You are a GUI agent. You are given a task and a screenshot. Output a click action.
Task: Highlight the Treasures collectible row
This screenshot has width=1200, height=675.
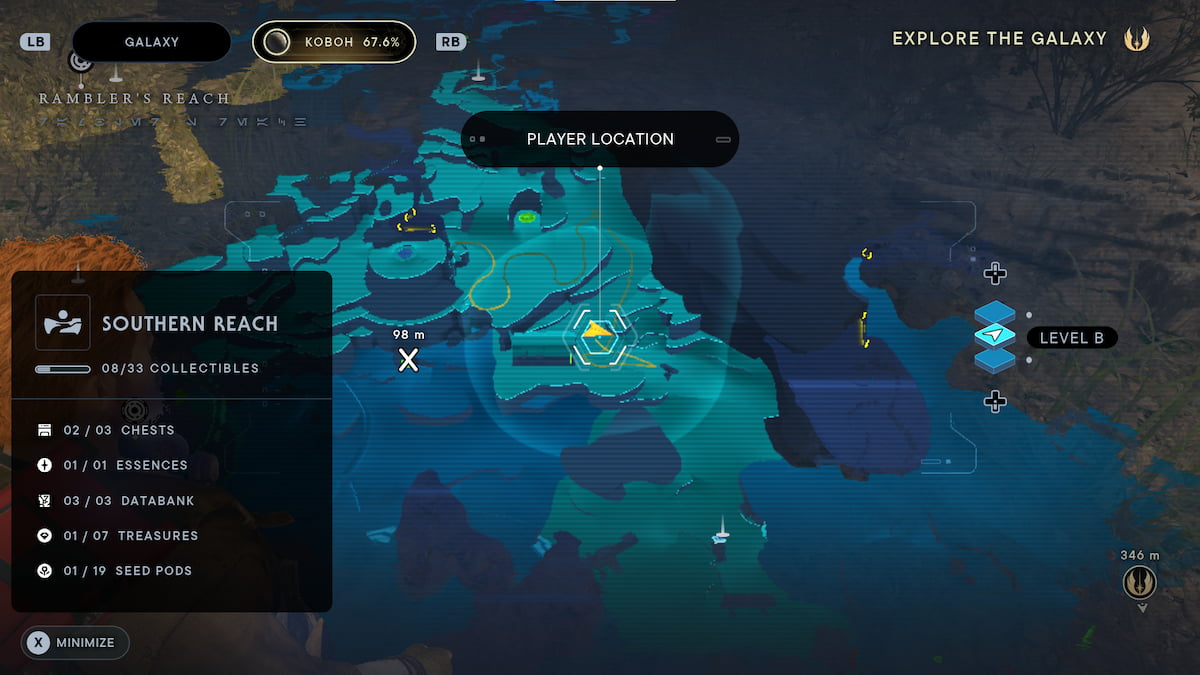131,536
